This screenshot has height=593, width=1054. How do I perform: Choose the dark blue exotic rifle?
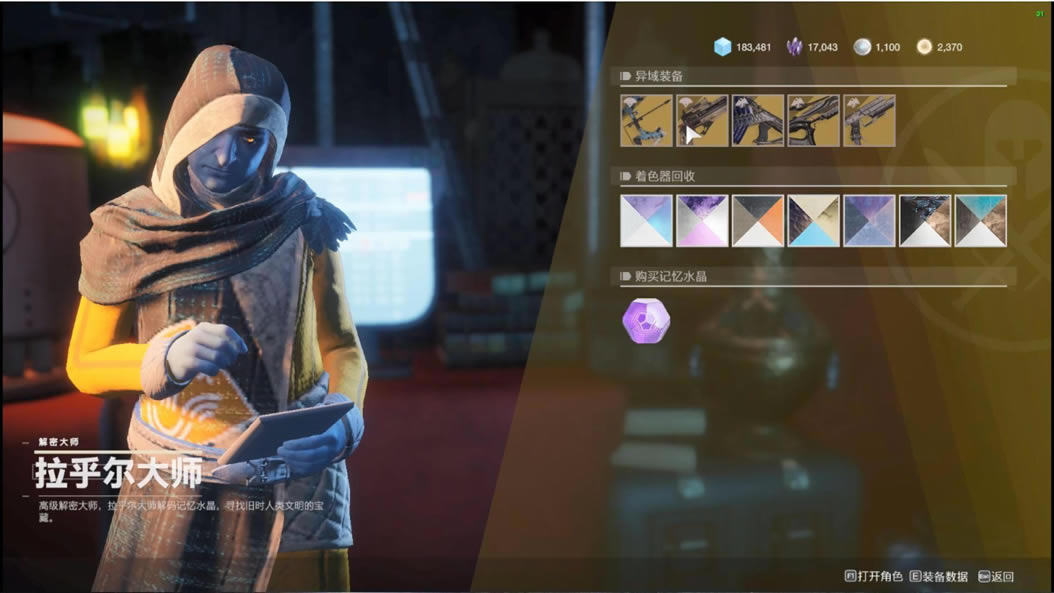pyautogui.click(x=758, y=121)
